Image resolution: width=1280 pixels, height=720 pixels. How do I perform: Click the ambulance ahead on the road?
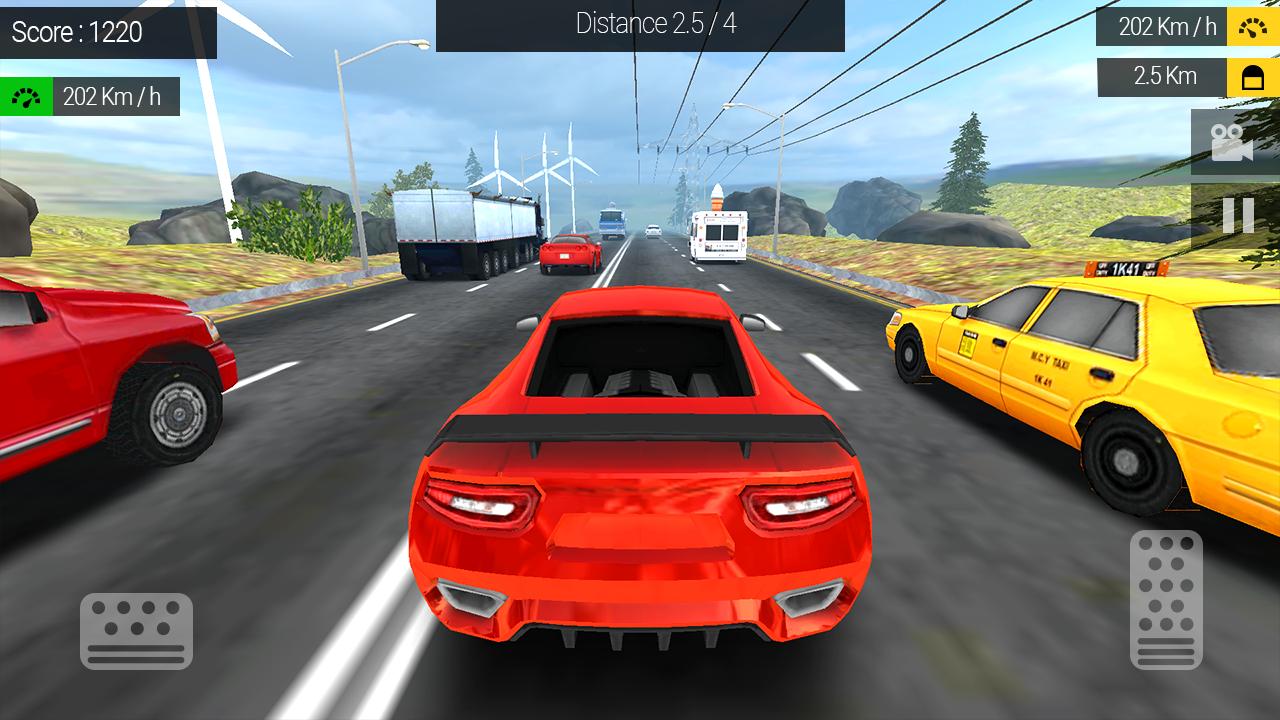coord(718,238)
